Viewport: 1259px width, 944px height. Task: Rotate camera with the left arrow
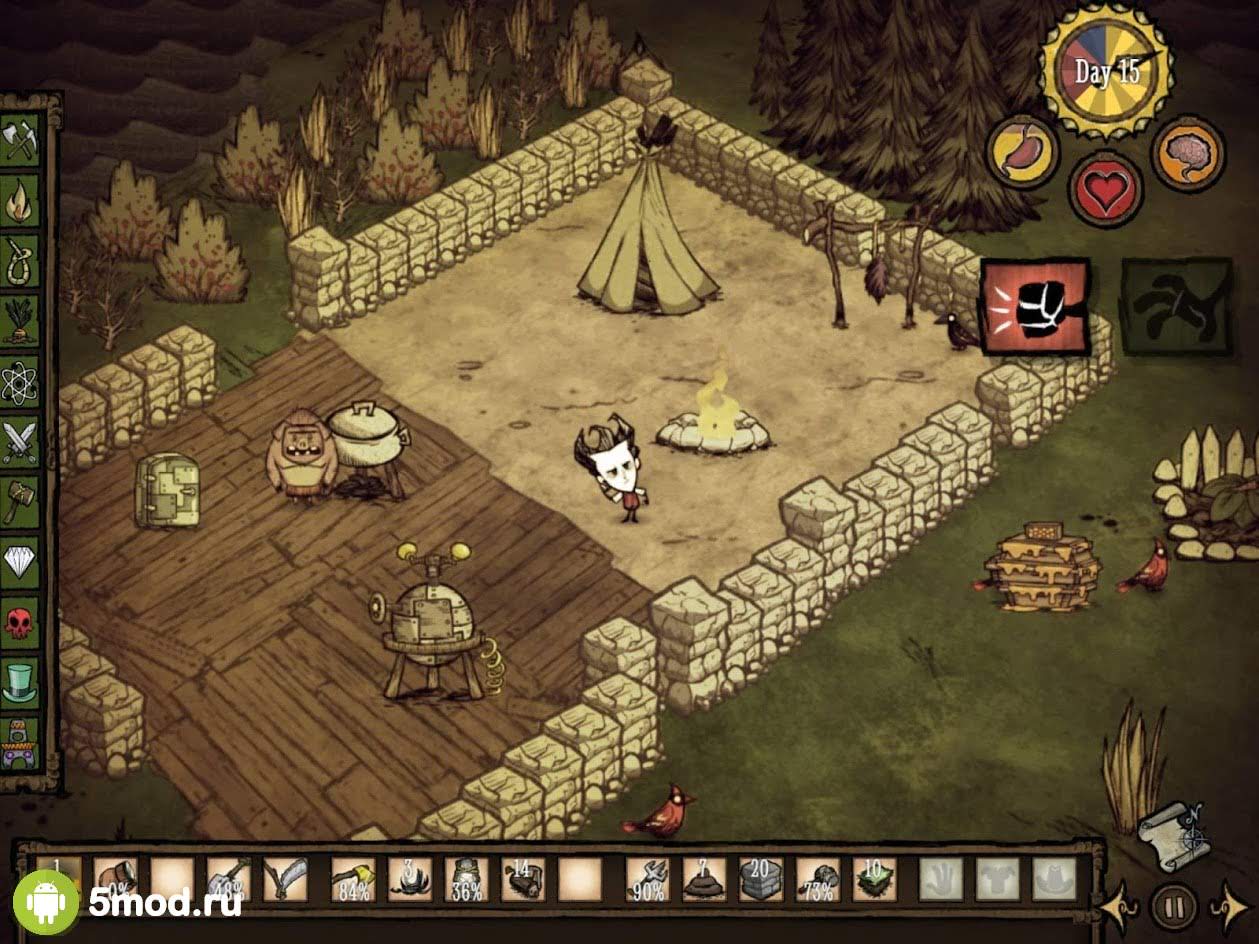point(1119,907)
